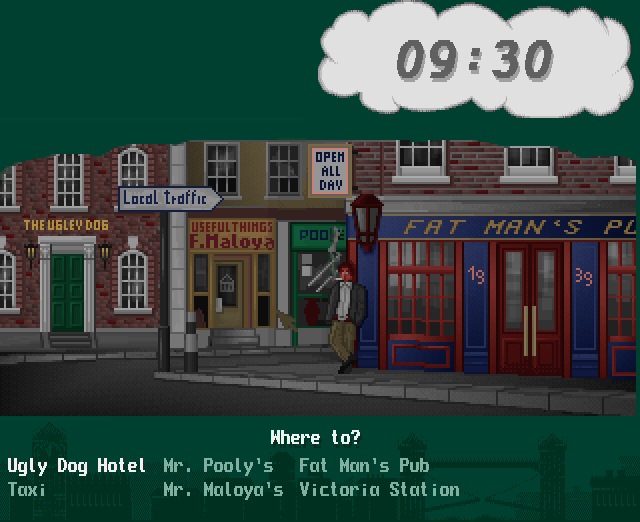Go to Mr. Pooly's shop

click(218, 466)
